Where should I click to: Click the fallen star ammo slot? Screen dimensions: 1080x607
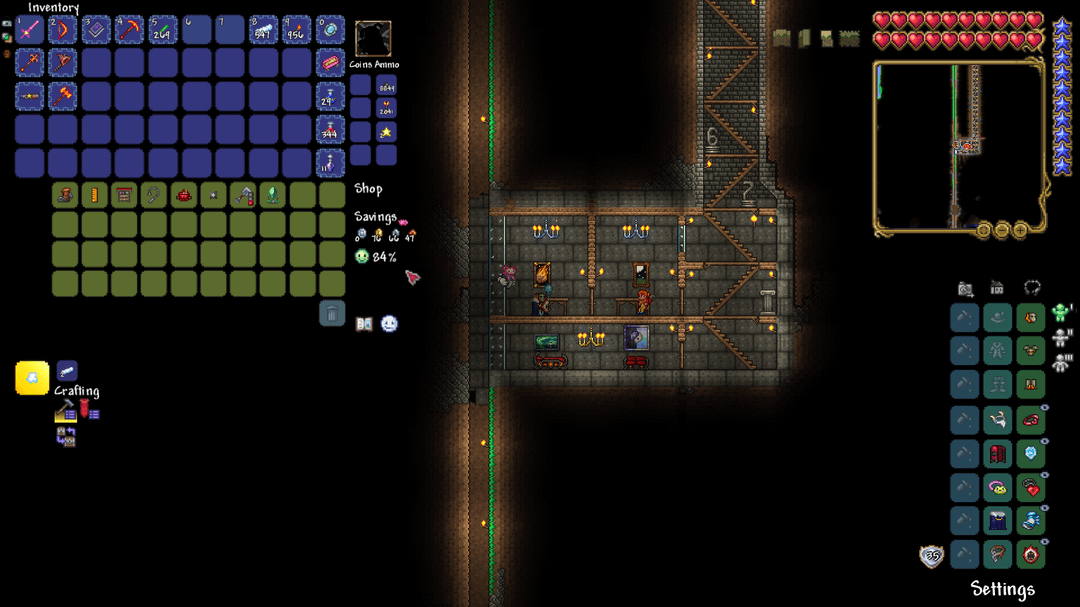click(386, 132)
